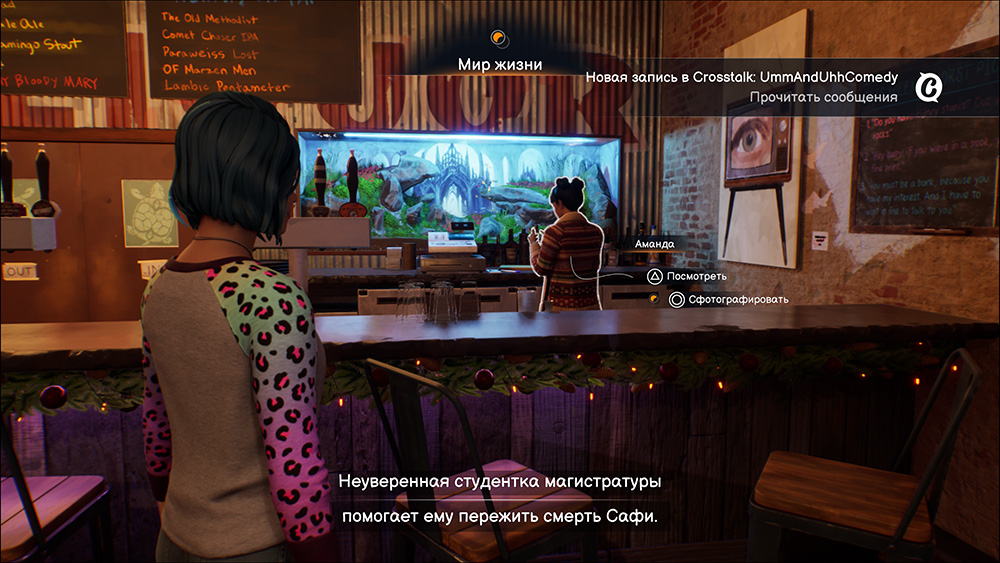
Task: Click the "Мир жизни" world indicator icon
Action: coord(500,39)
